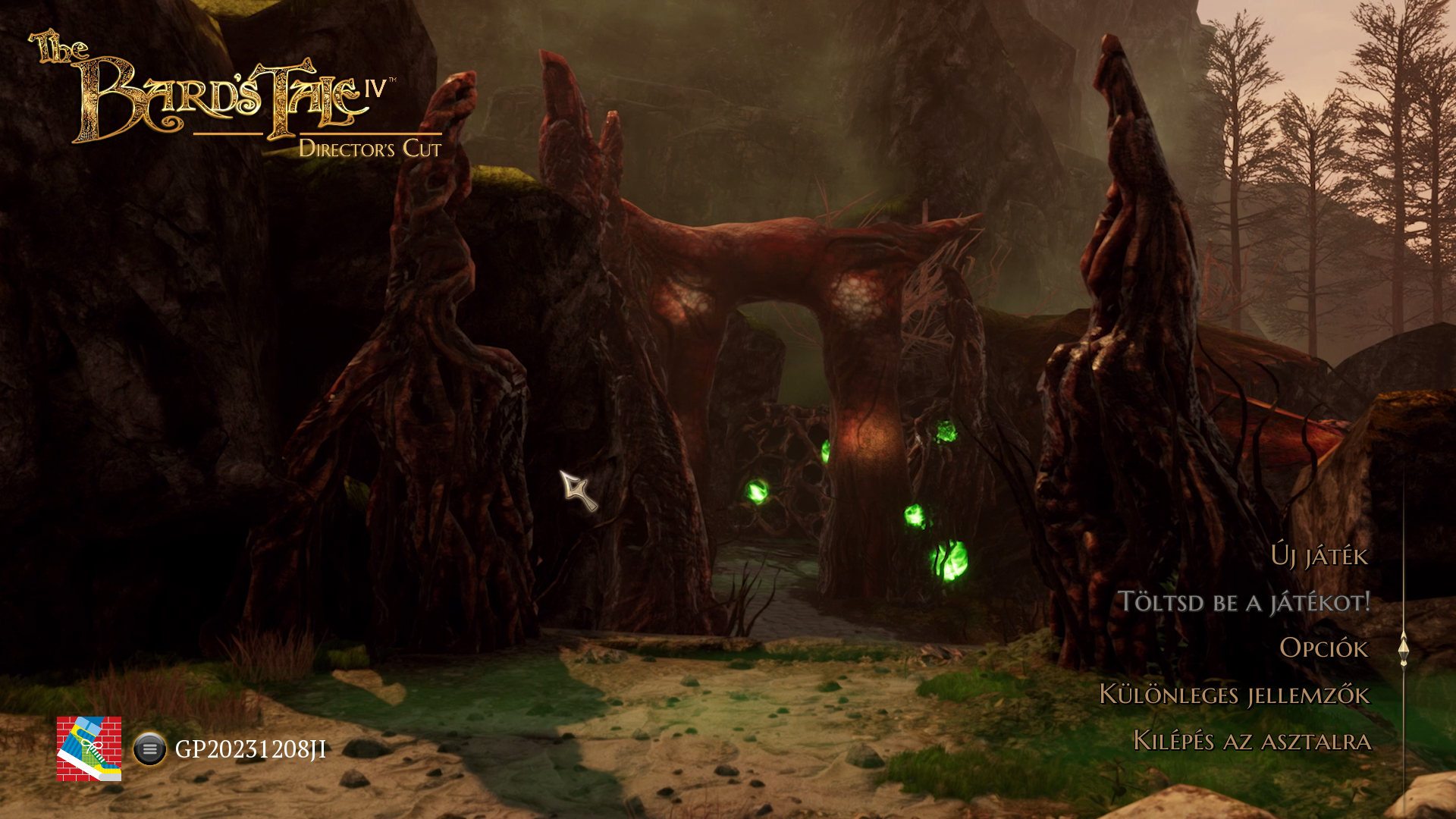This screenshot has width=1456, height=819.
Task: Click the sneaker profile avatar picture
Action: tap(89, 748)
